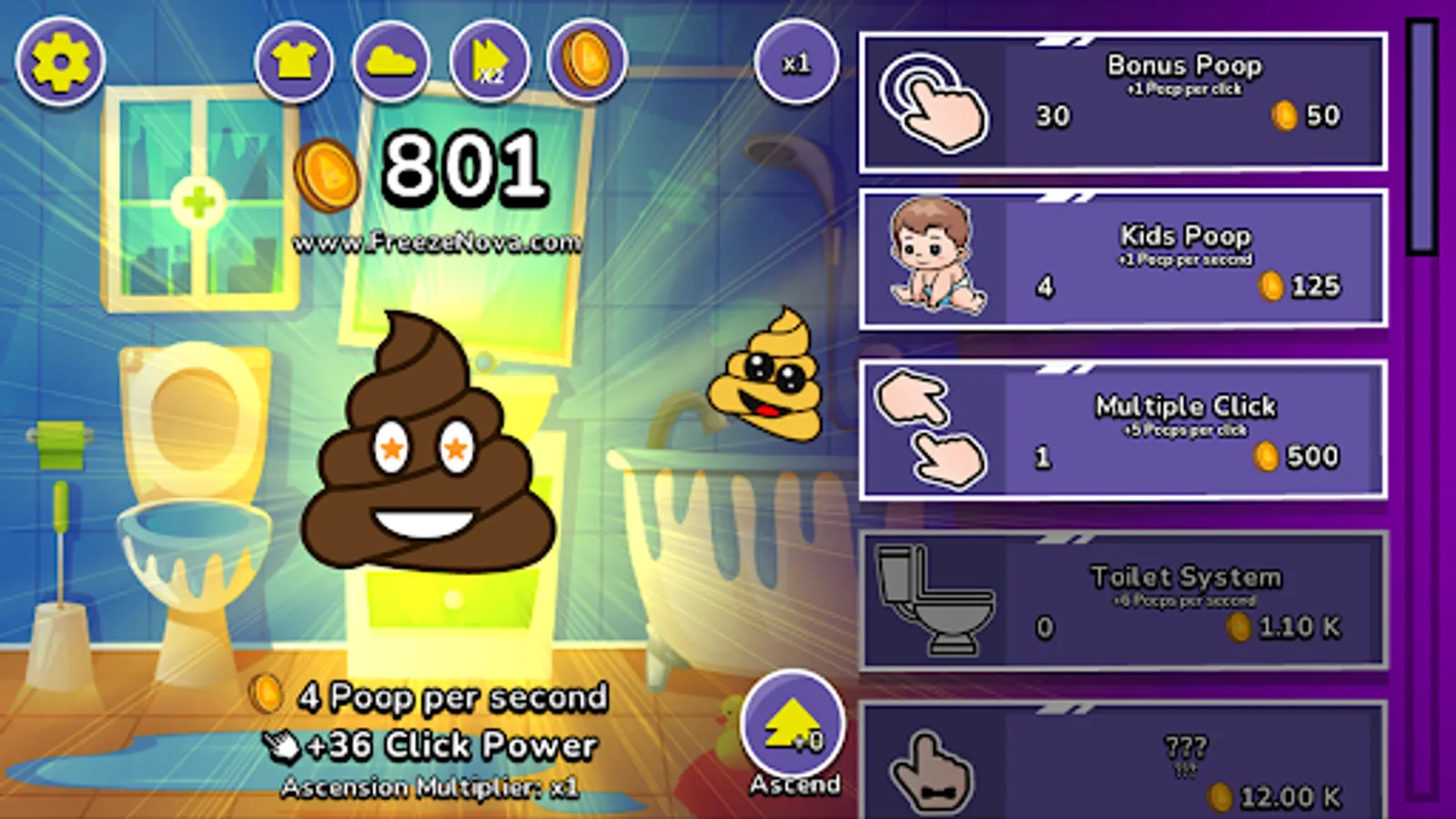Screen dimensions: 1456x819
Task: Open the settings gear menu
Action: tap(60, 62)
